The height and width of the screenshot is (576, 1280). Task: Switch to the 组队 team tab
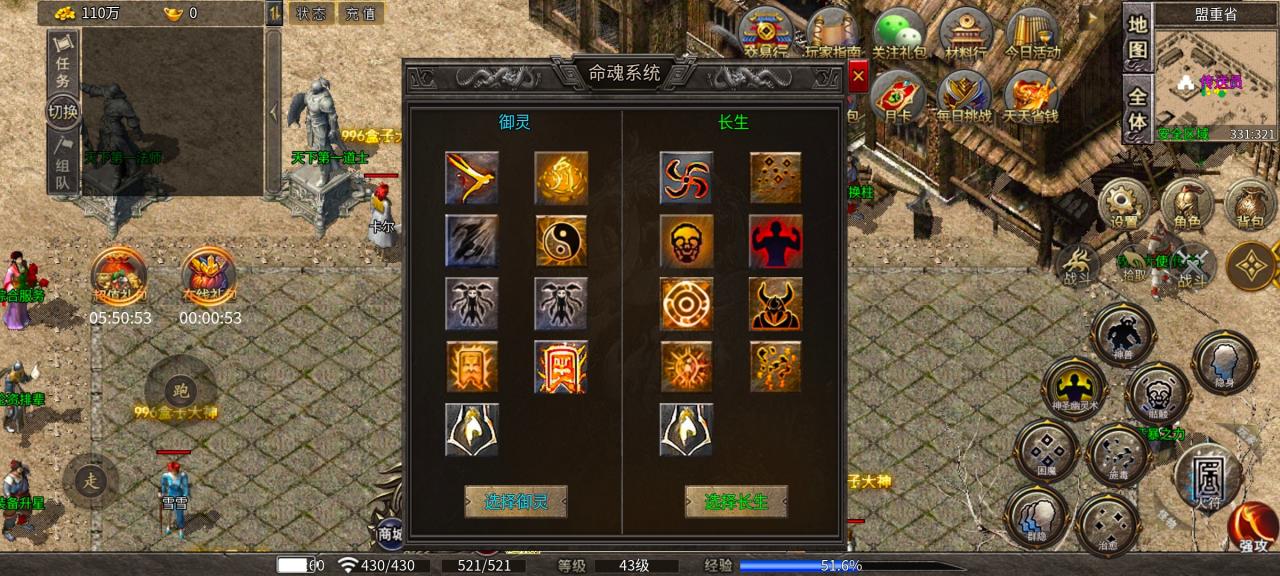pyautogui.click(x=63, y=164)
